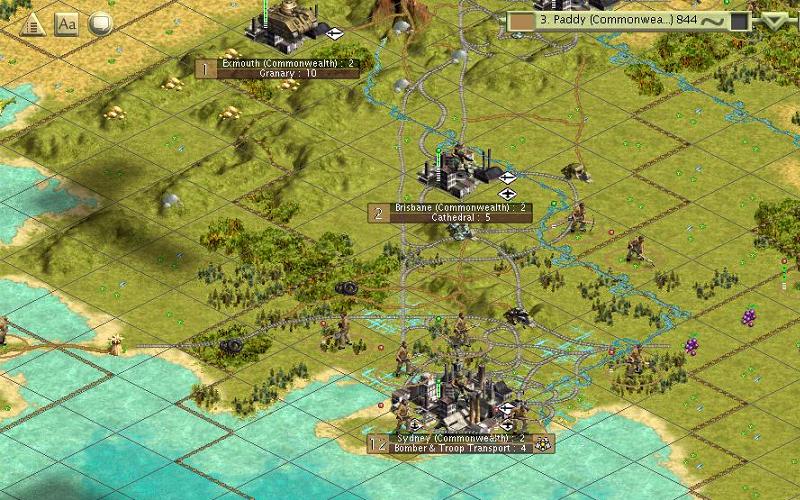
Task: Open the pyramid main menu button
Action: coord(34,23)
